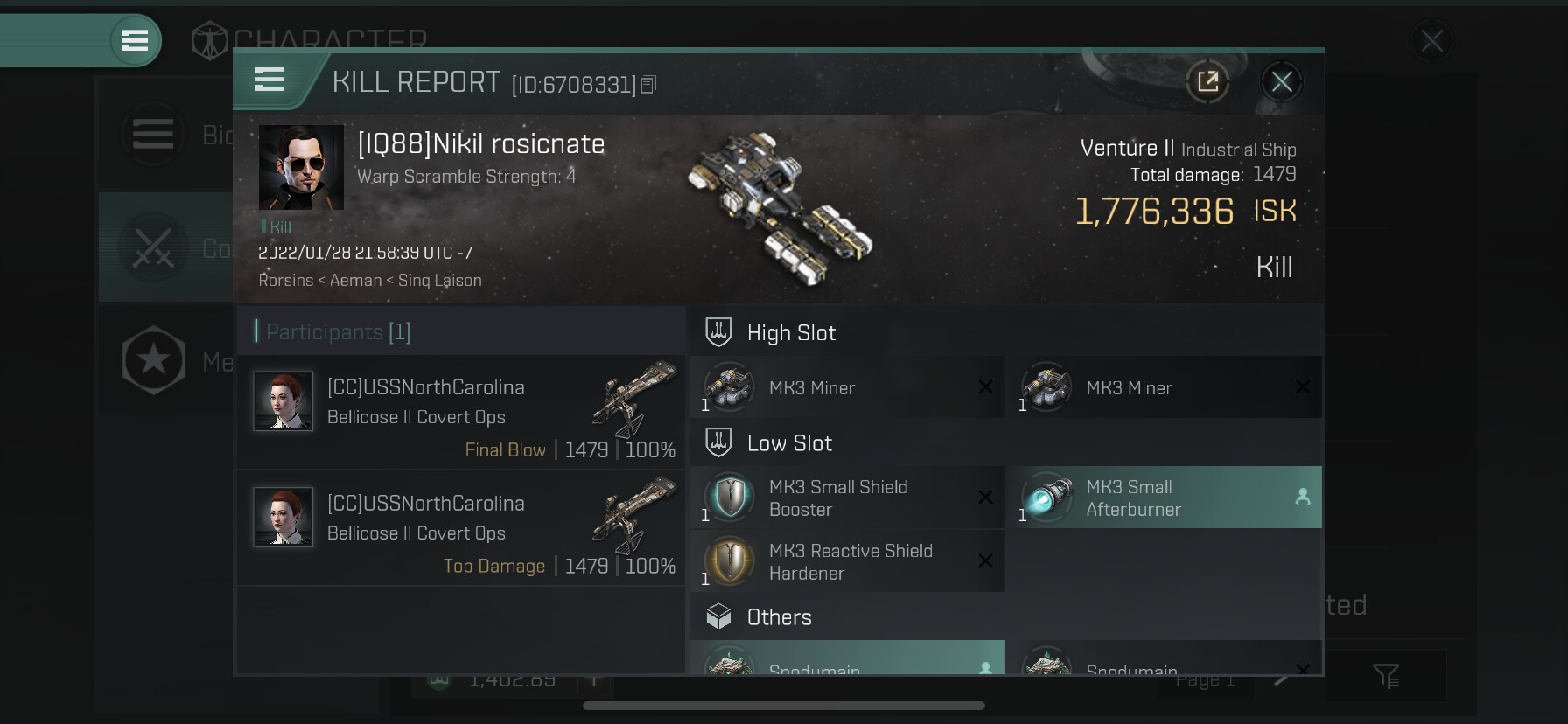Select the Final Blow participant row
This screenshot has height=724, width=1568.
pos(461,412)
